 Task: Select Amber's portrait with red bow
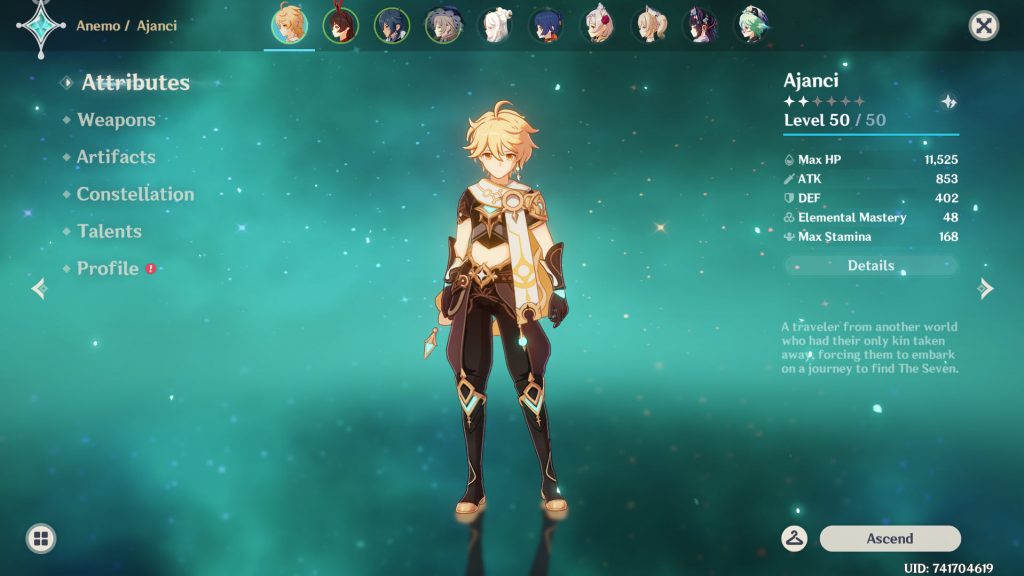point(340,26)
